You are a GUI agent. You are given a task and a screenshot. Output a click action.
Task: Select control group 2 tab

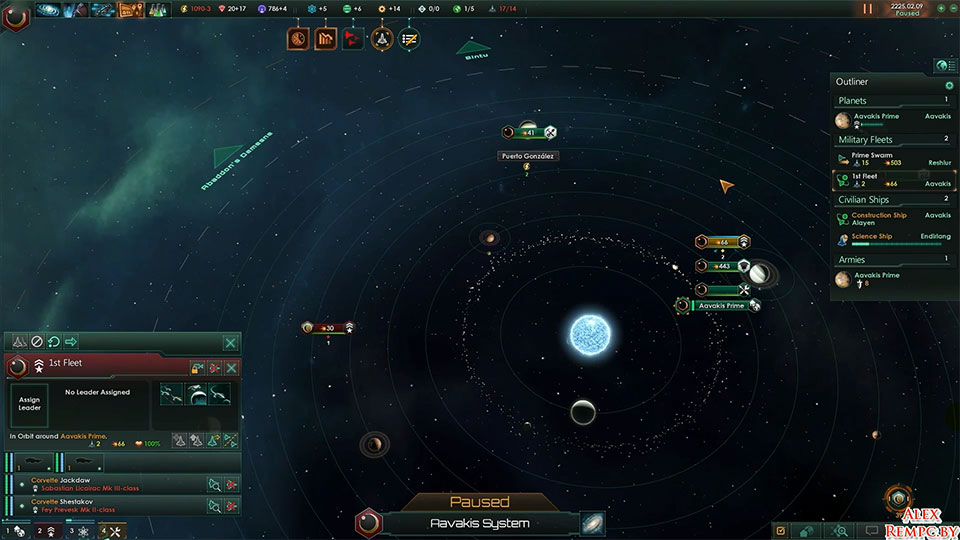[44, 531]
